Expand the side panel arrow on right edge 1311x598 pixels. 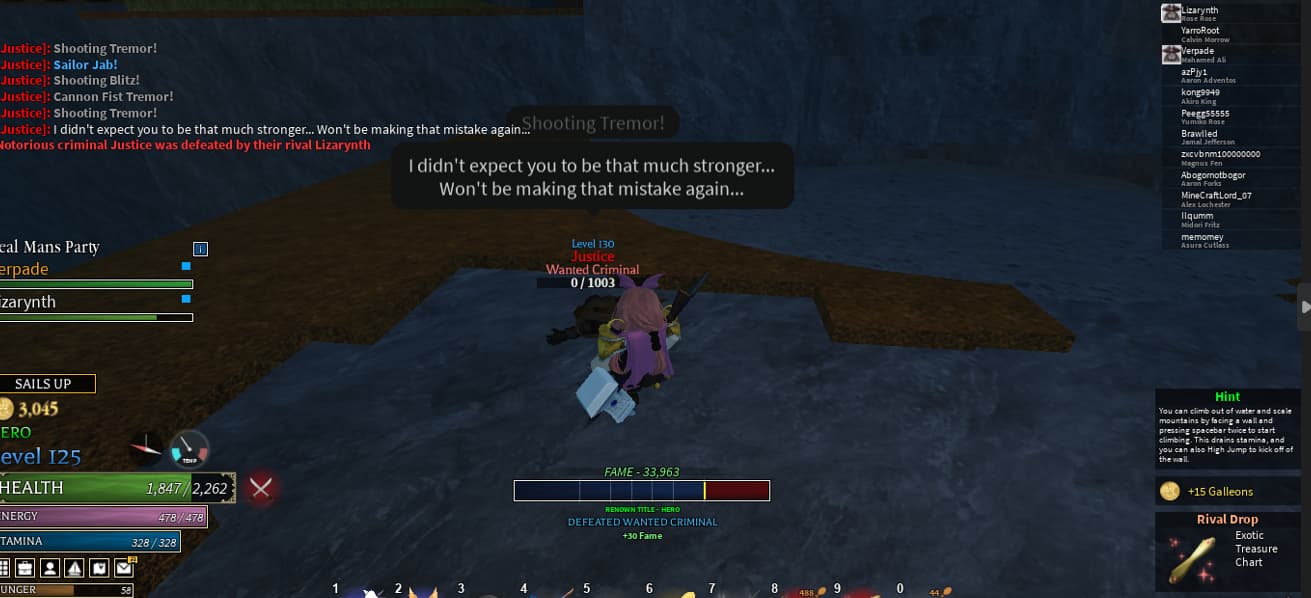coord(1304,308)
